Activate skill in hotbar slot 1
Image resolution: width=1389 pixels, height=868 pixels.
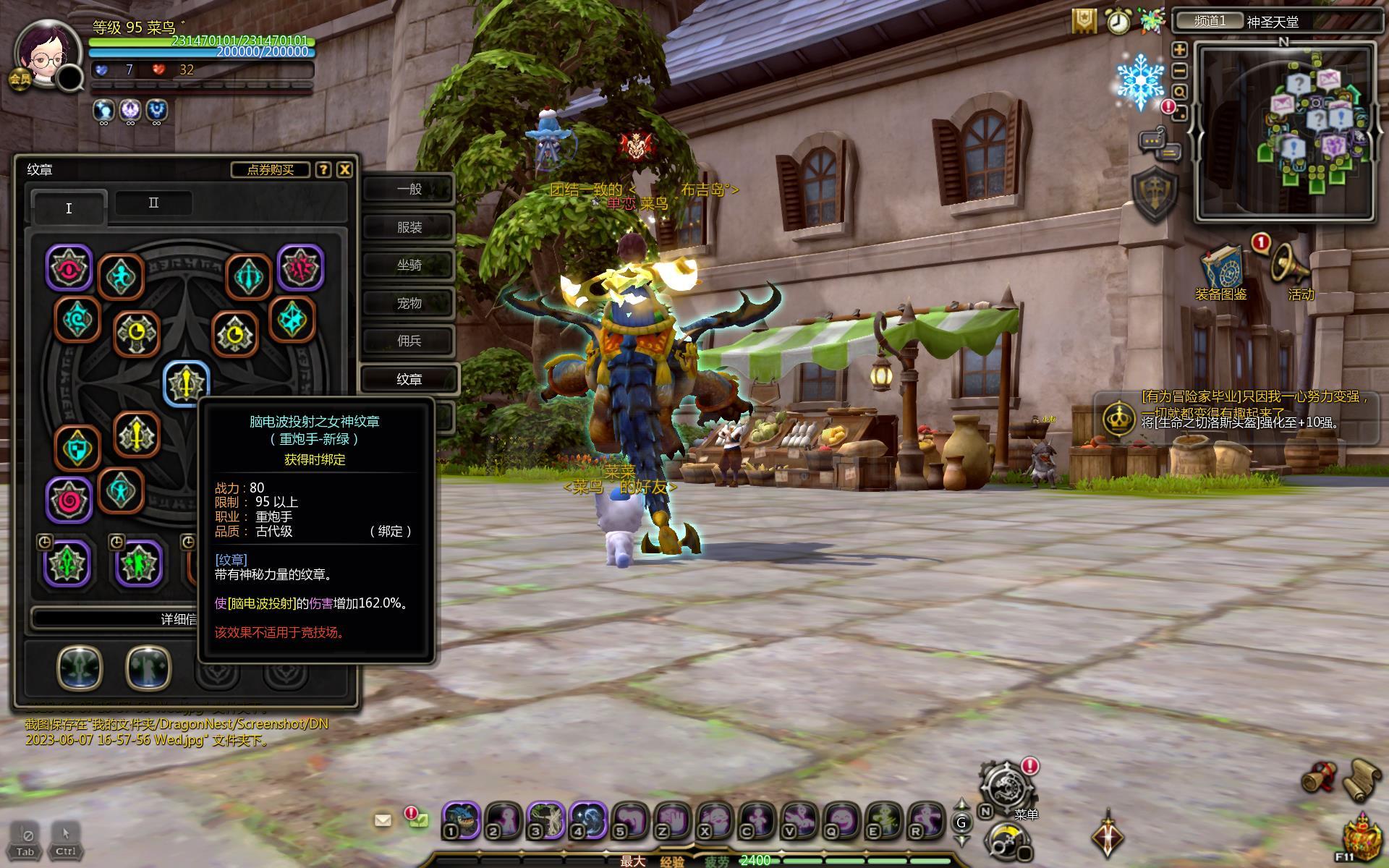click(x=461, y=820)
